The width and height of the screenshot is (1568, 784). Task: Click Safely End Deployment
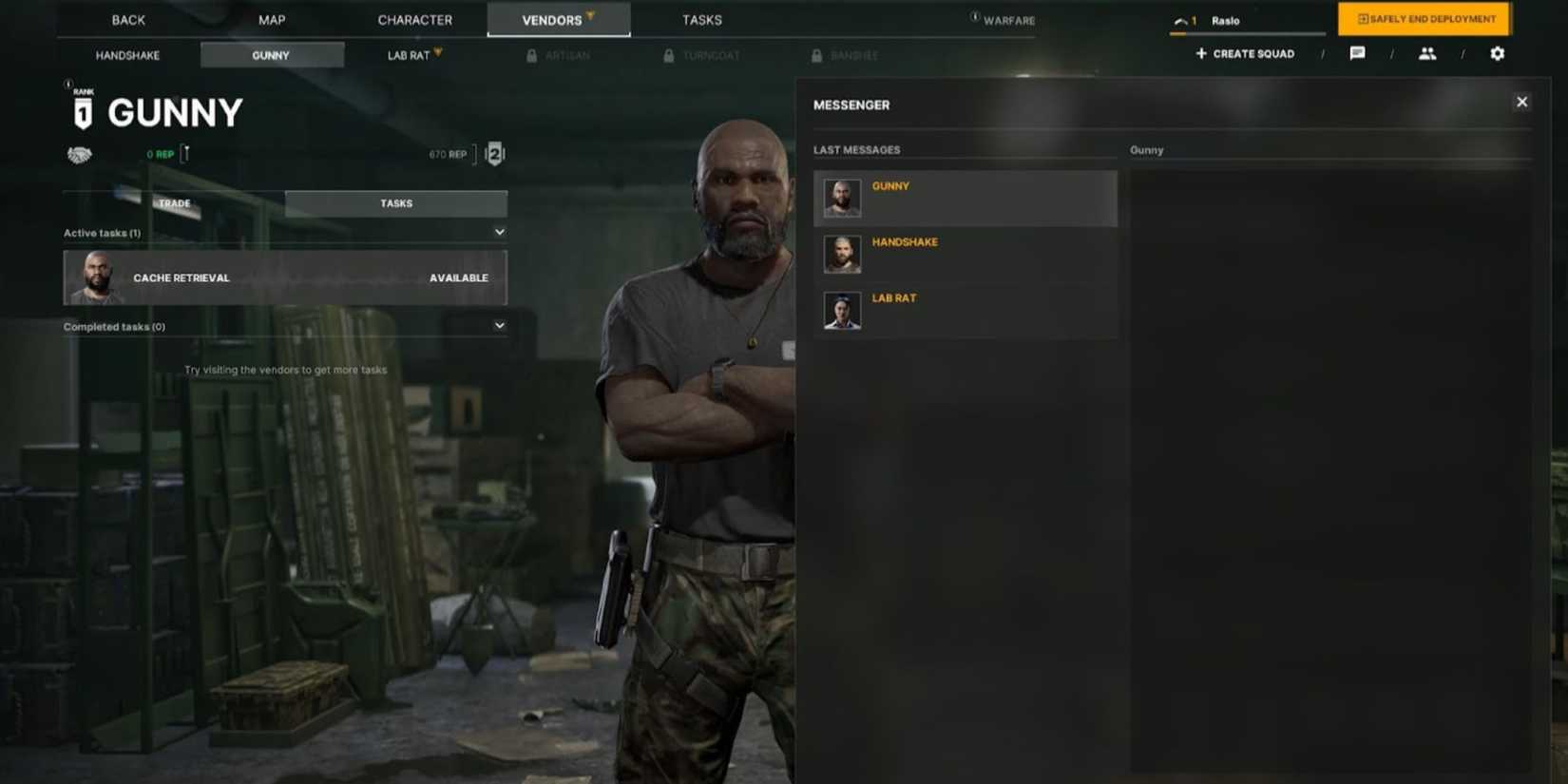tap(1423, 19)
